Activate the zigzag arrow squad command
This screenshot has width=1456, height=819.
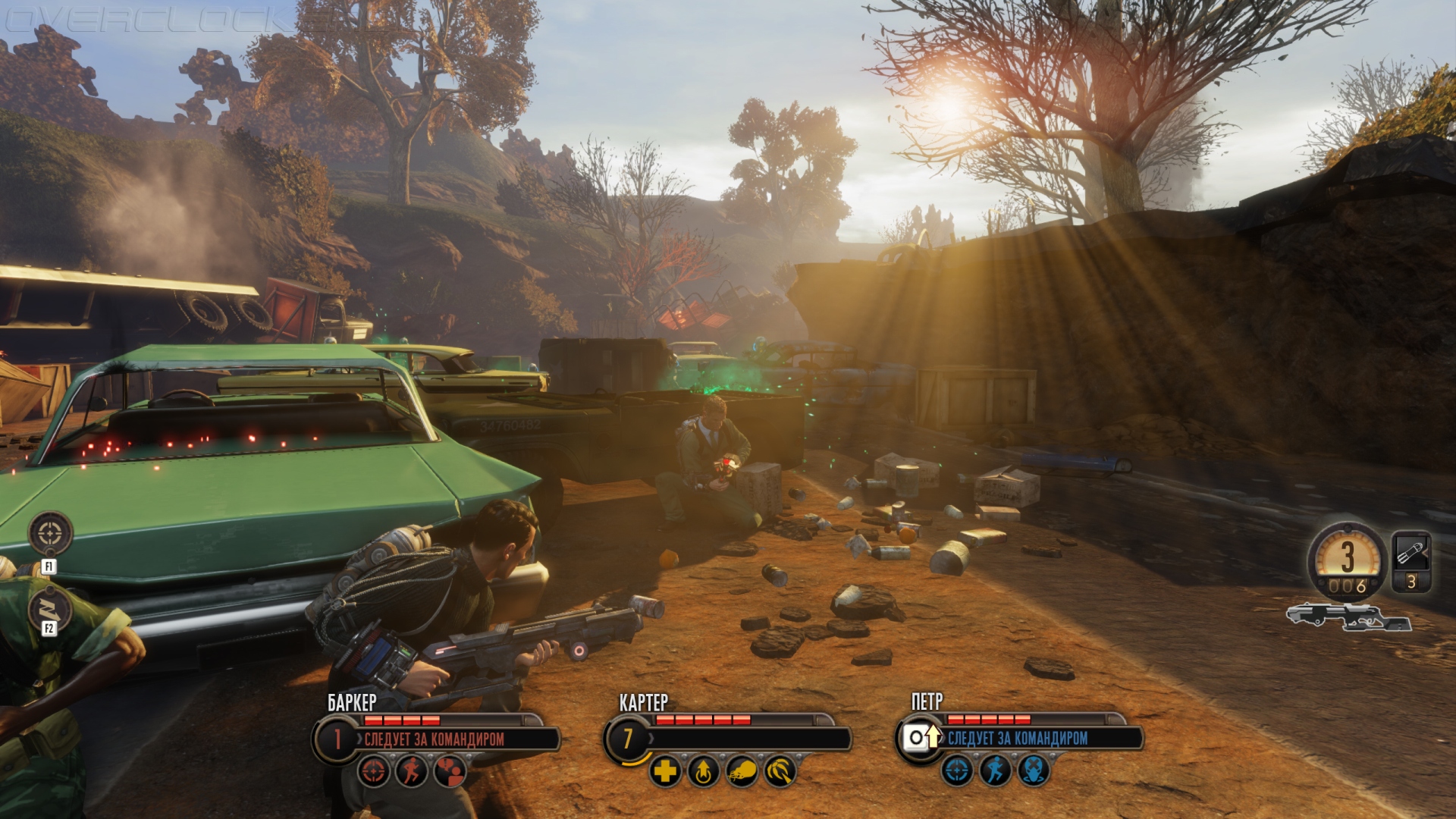50,608
